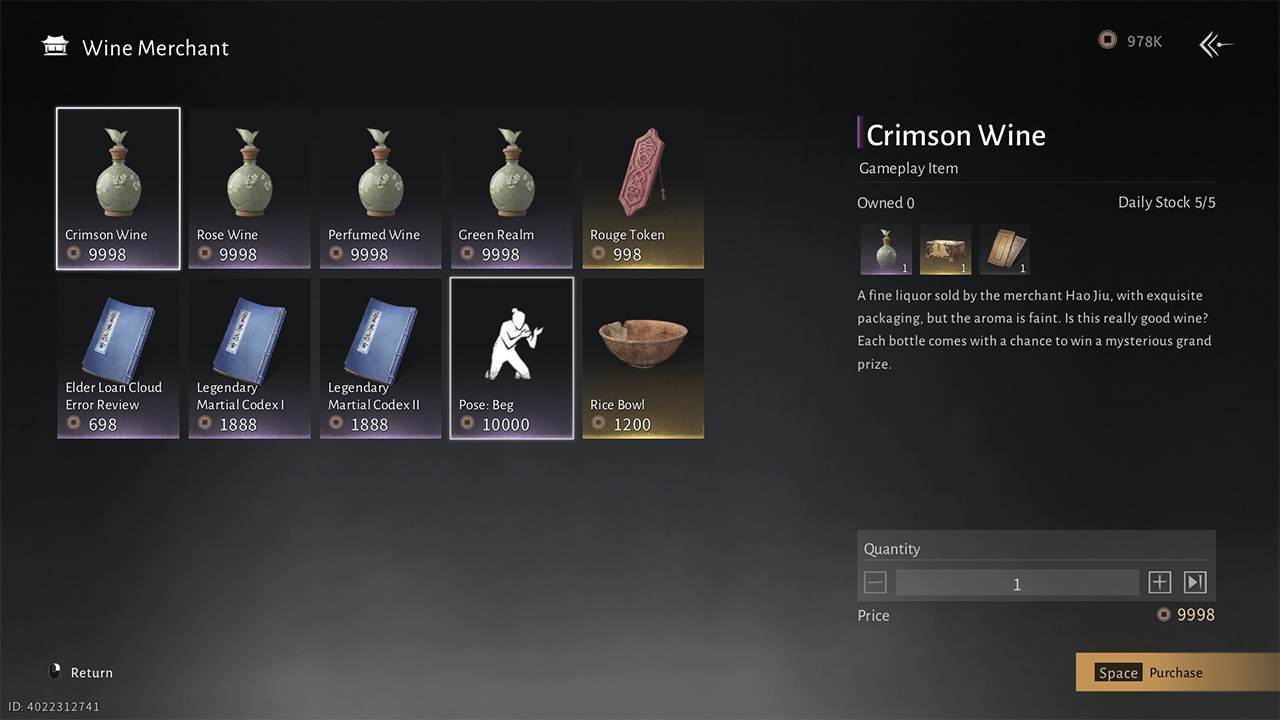The image size is (1280, 720).
Task: Choose Elder Loan Cloud Error Review book
Action: coord(118,358)
